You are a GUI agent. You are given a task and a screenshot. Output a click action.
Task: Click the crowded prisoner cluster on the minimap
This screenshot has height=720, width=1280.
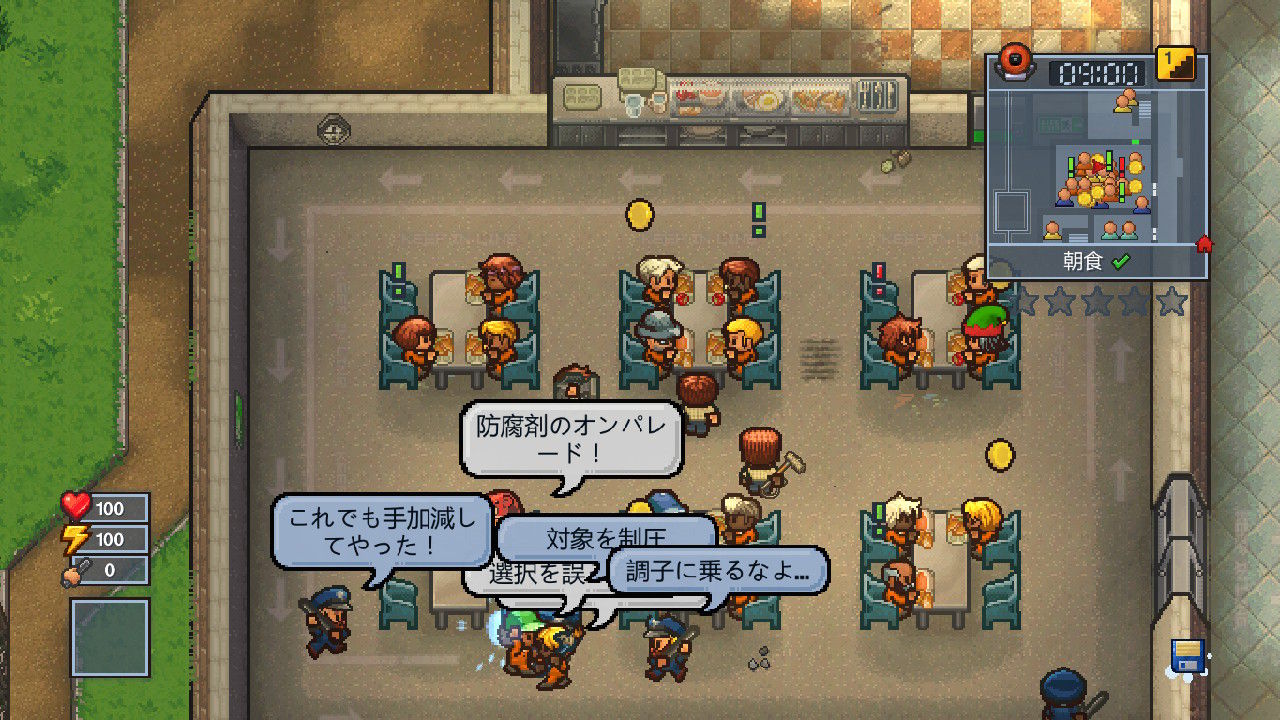click(x=1098, y=180)
